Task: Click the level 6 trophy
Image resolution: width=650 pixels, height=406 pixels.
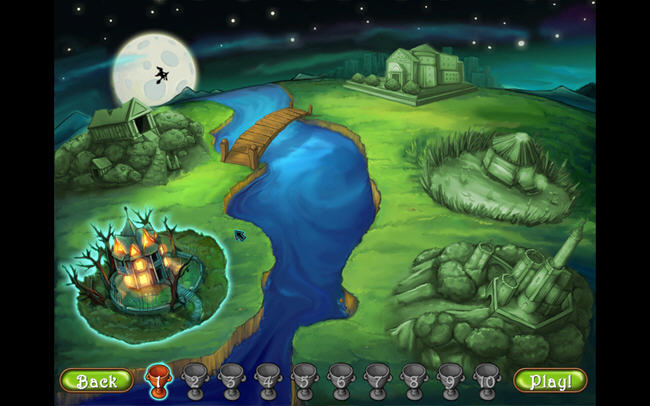Action: click(x=340, y=378)
